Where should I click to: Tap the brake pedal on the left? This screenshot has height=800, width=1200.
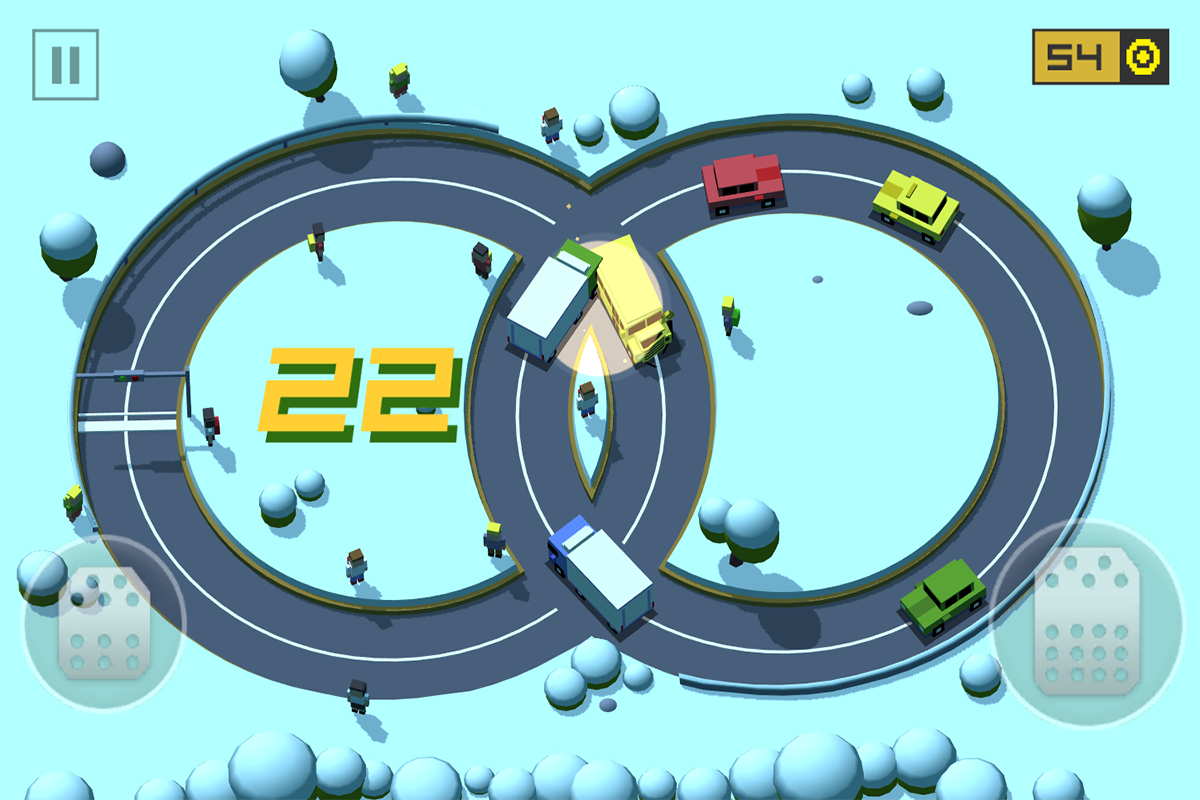pyautogui.click(x=103, y=623)
